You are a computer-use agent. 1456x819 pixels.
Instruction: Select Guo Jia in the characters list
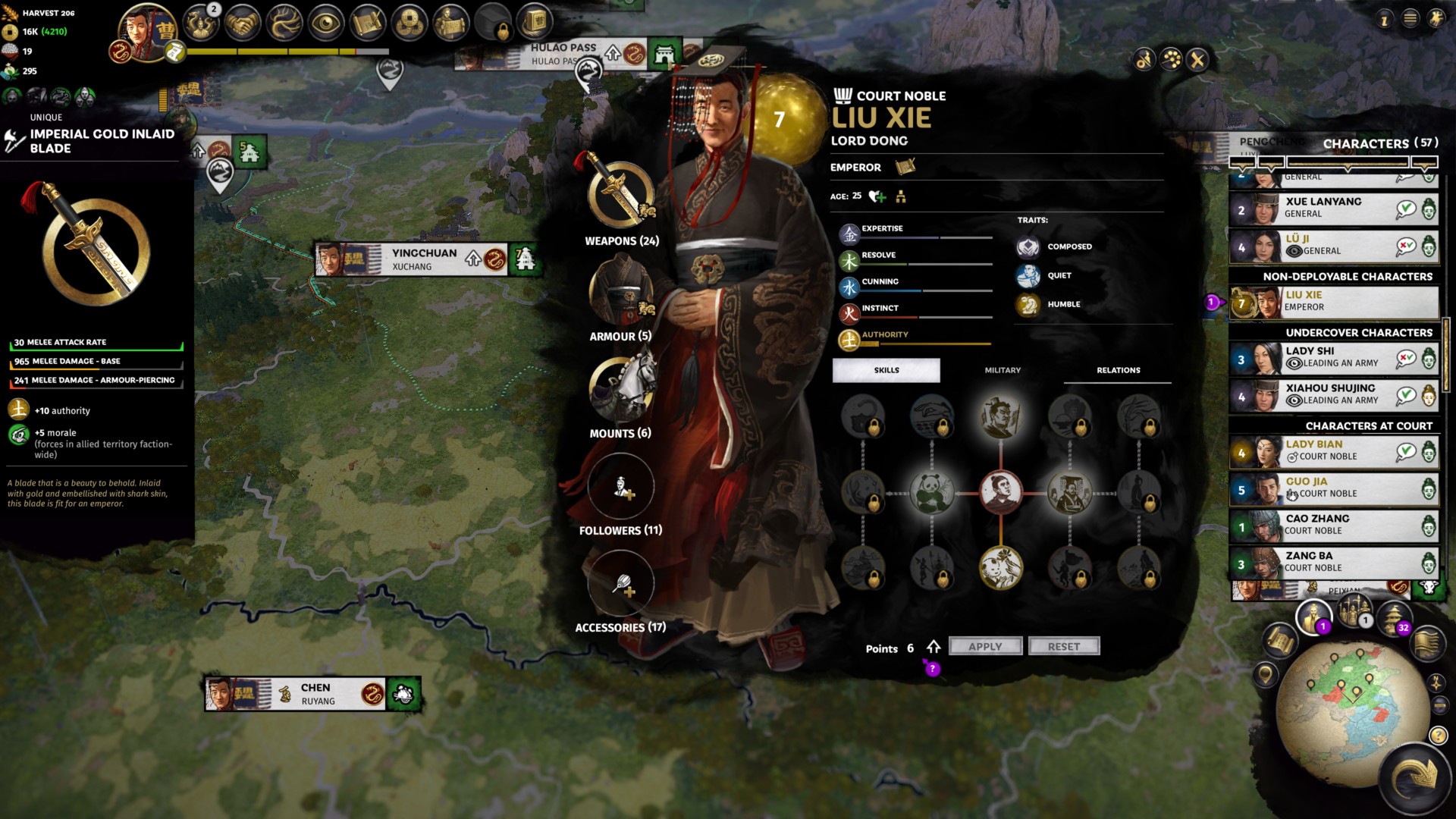(x=1333, y=488)
